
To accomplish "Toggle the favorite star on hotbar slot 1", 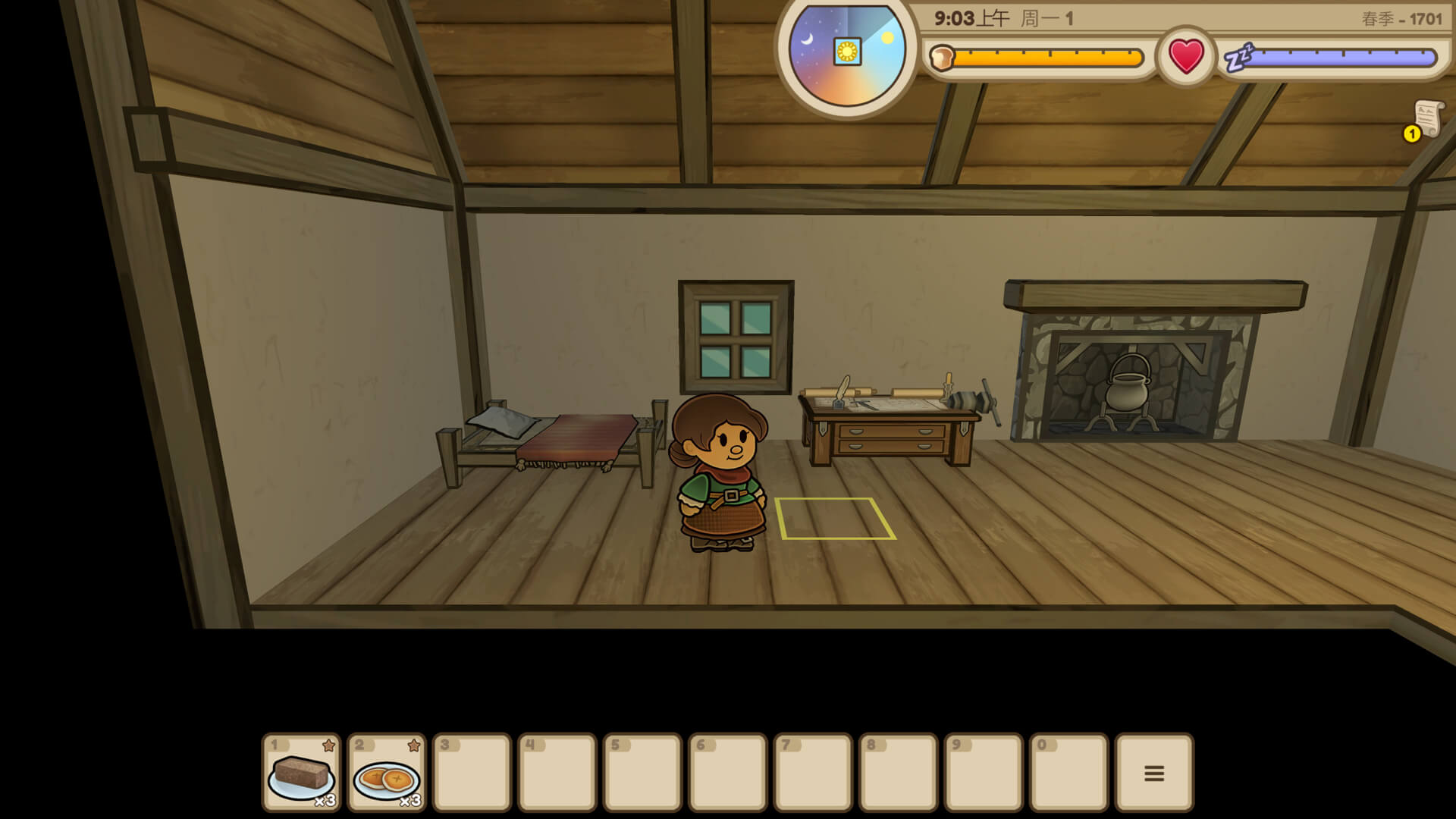I will (x=328, y=745).
